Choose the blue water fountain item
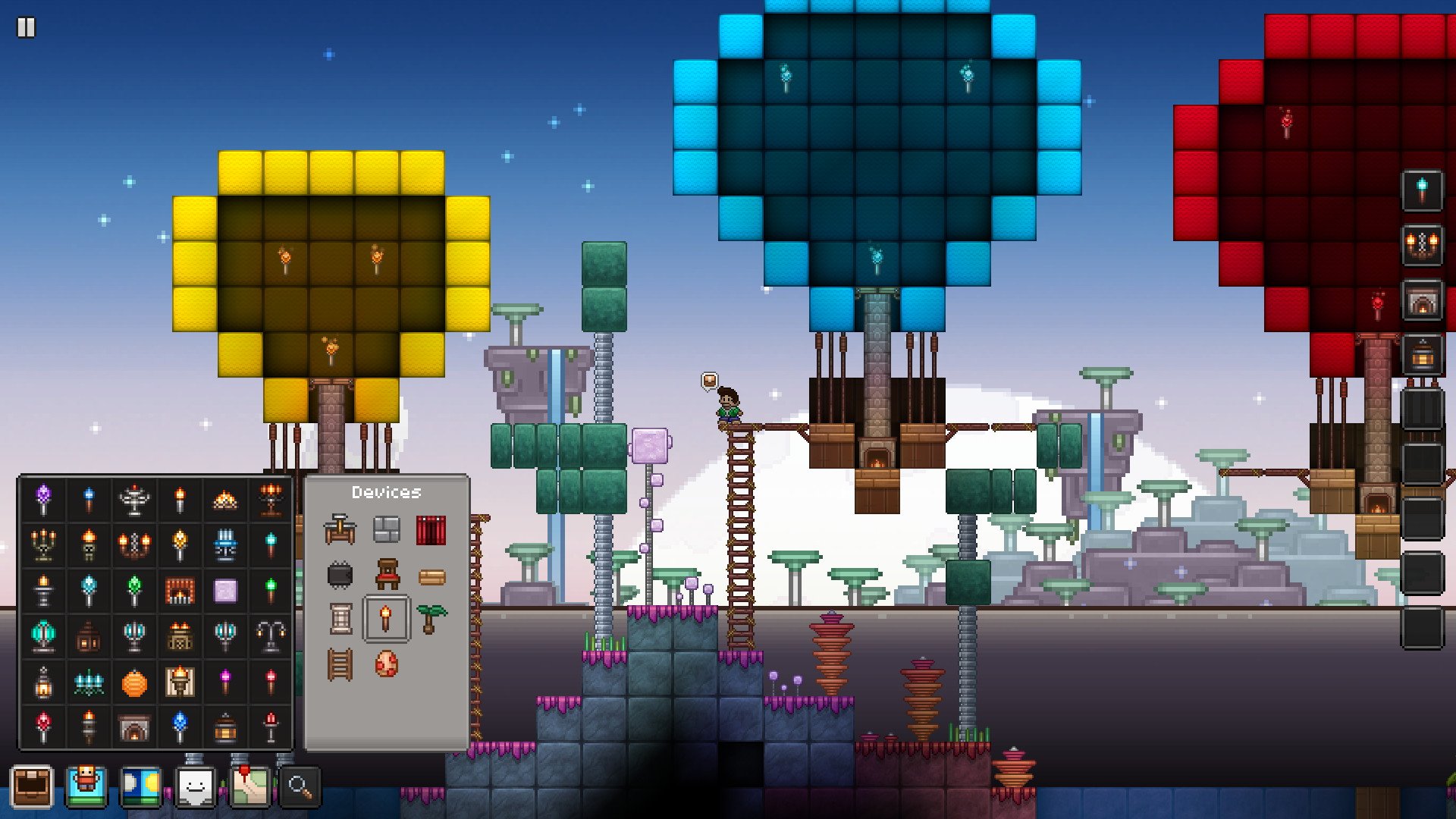Viewport: 1456px width, 819px height. (225, 545)
